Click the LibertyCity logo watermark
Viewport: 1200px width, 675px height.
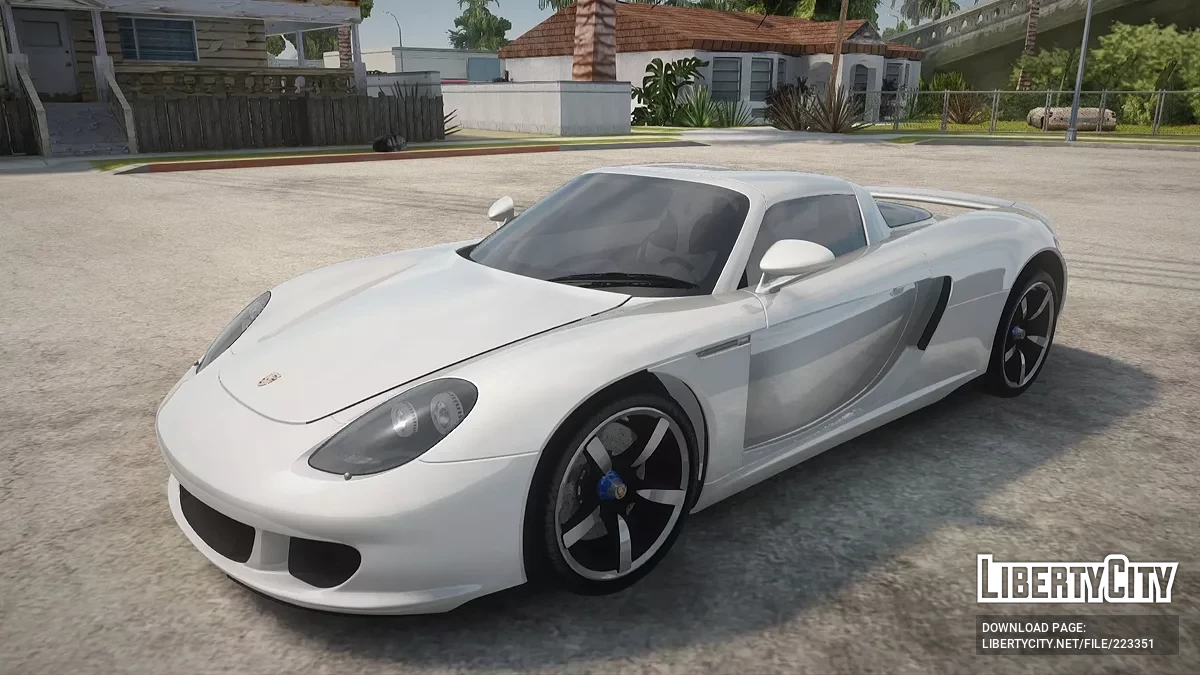(x=1077, y=580)
